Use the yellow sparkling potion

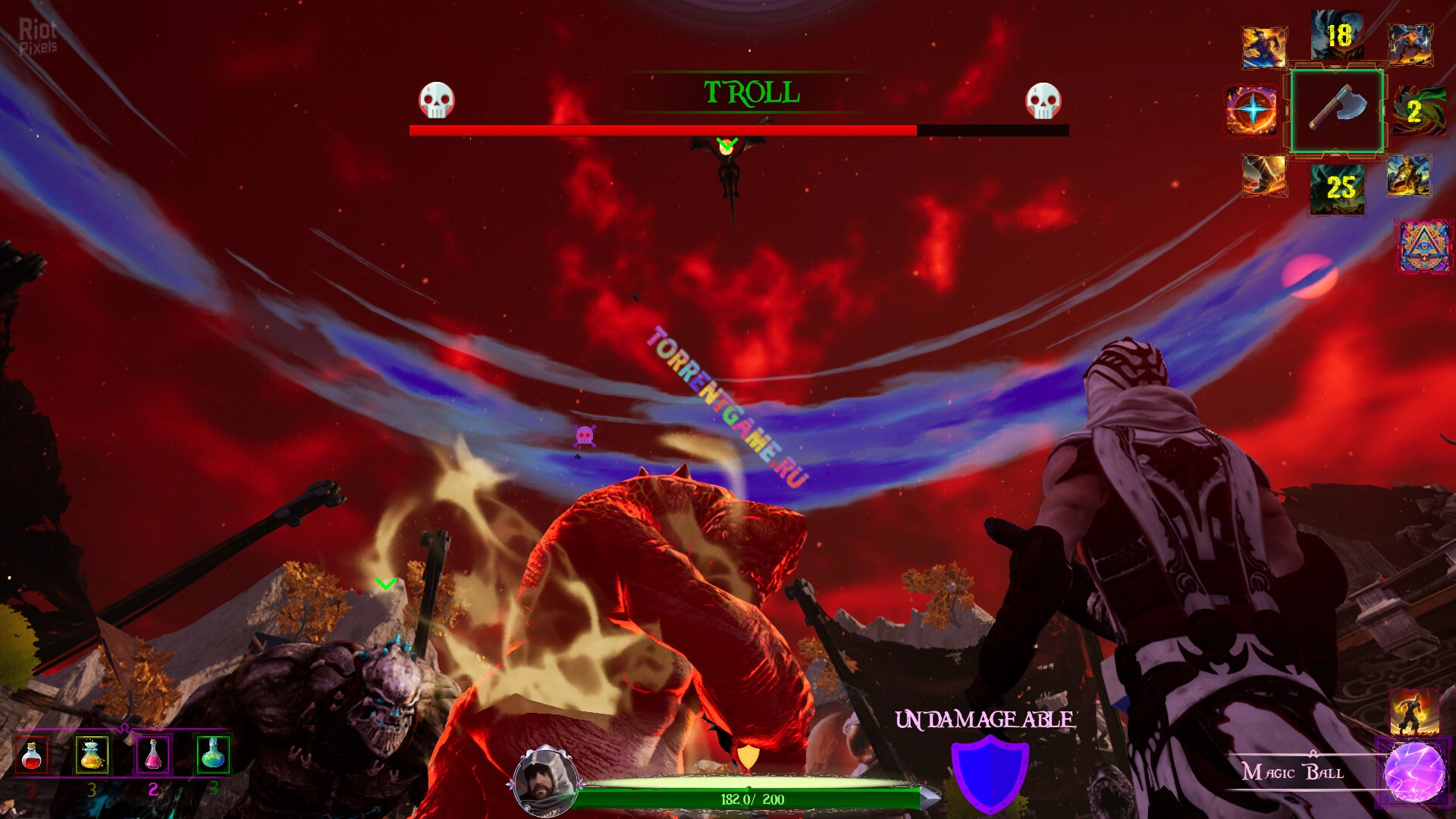(92, 755)
